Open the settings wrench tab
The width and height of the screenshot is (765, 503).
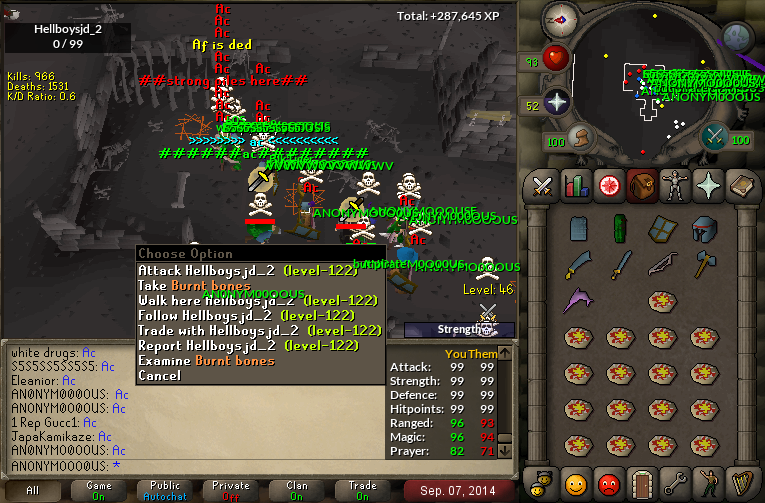(674, 483)
